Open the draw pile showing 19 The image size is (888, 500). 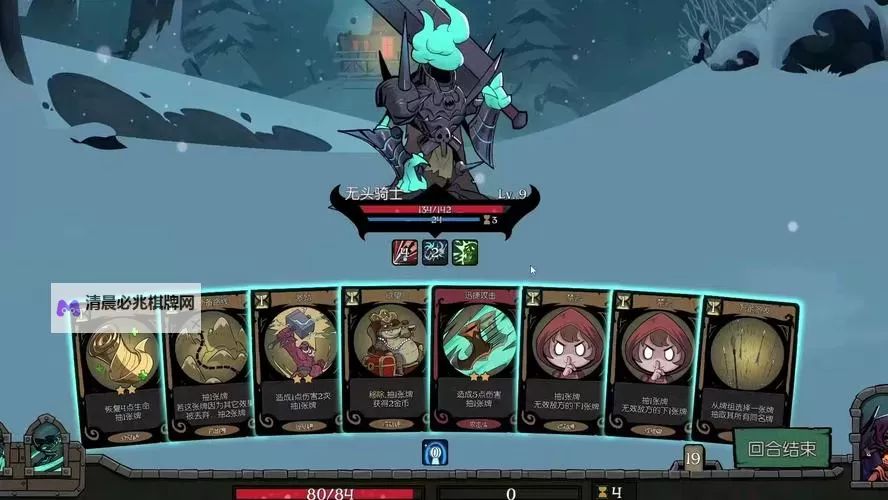click(x=692, y=459)
